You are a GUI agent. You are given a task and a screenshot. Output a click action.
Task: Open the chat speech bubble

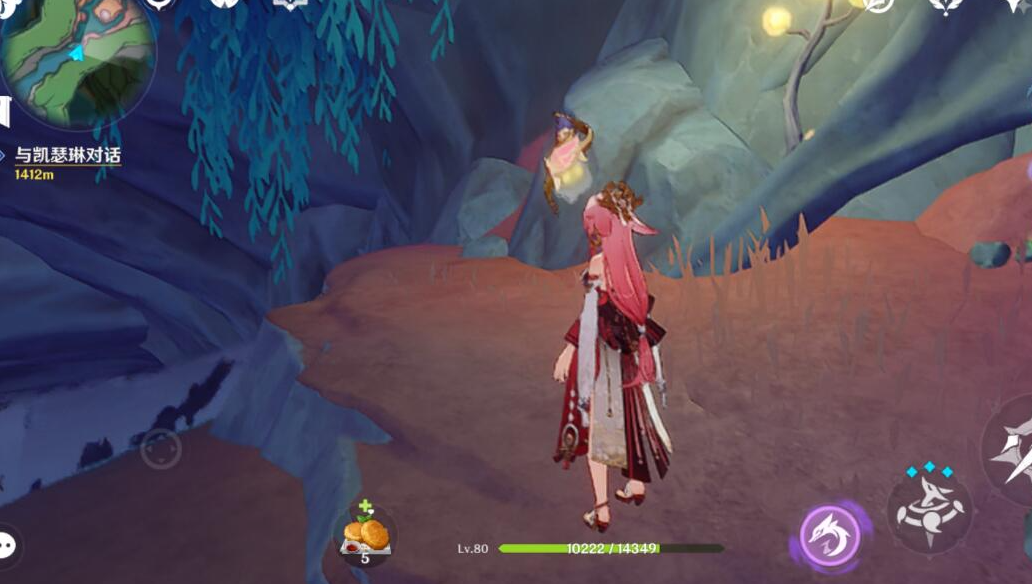(8, 546)
